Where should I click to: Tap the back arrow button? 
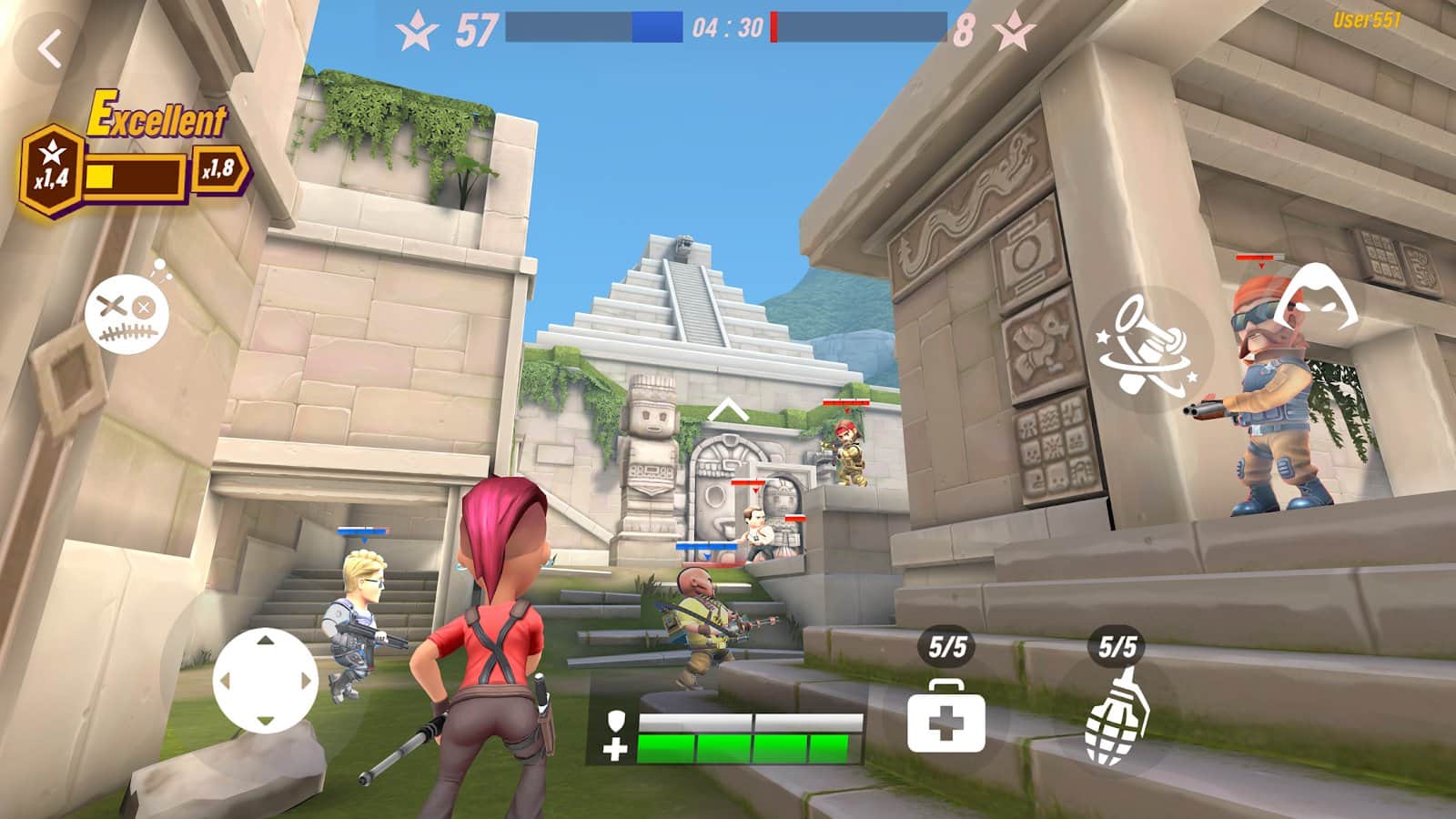[x=50, y=48]
